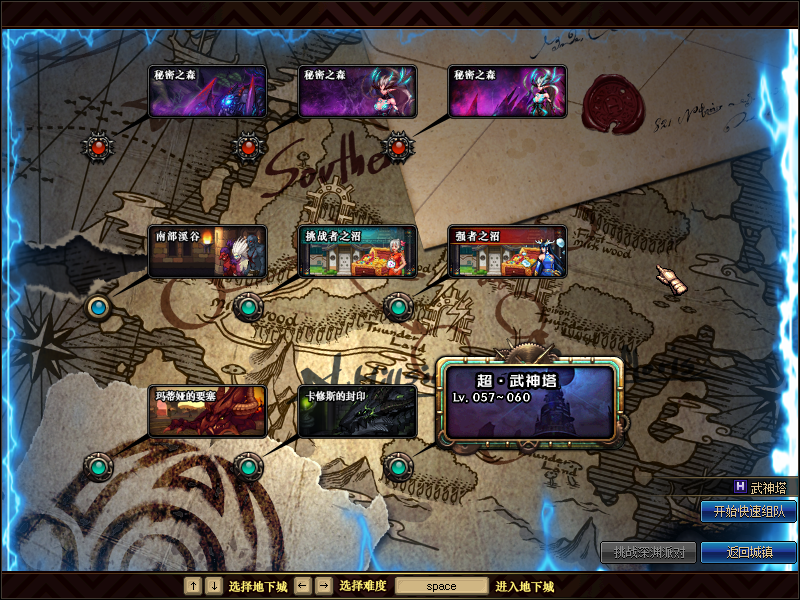
Task: Click the greyed 挑战深渊派对 button
Action: [649, 552]
